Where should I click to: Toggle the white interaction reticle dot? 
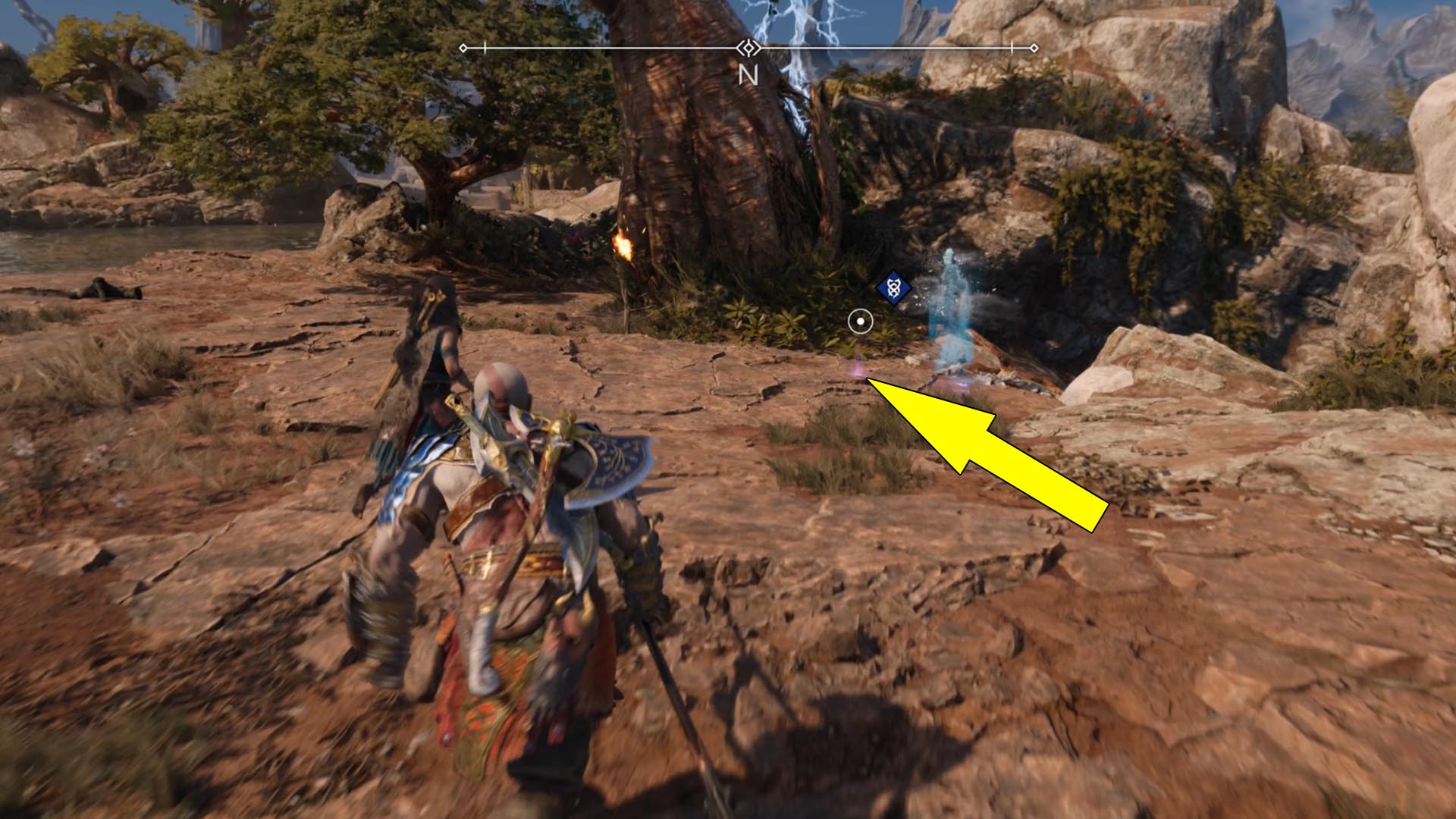859,322
